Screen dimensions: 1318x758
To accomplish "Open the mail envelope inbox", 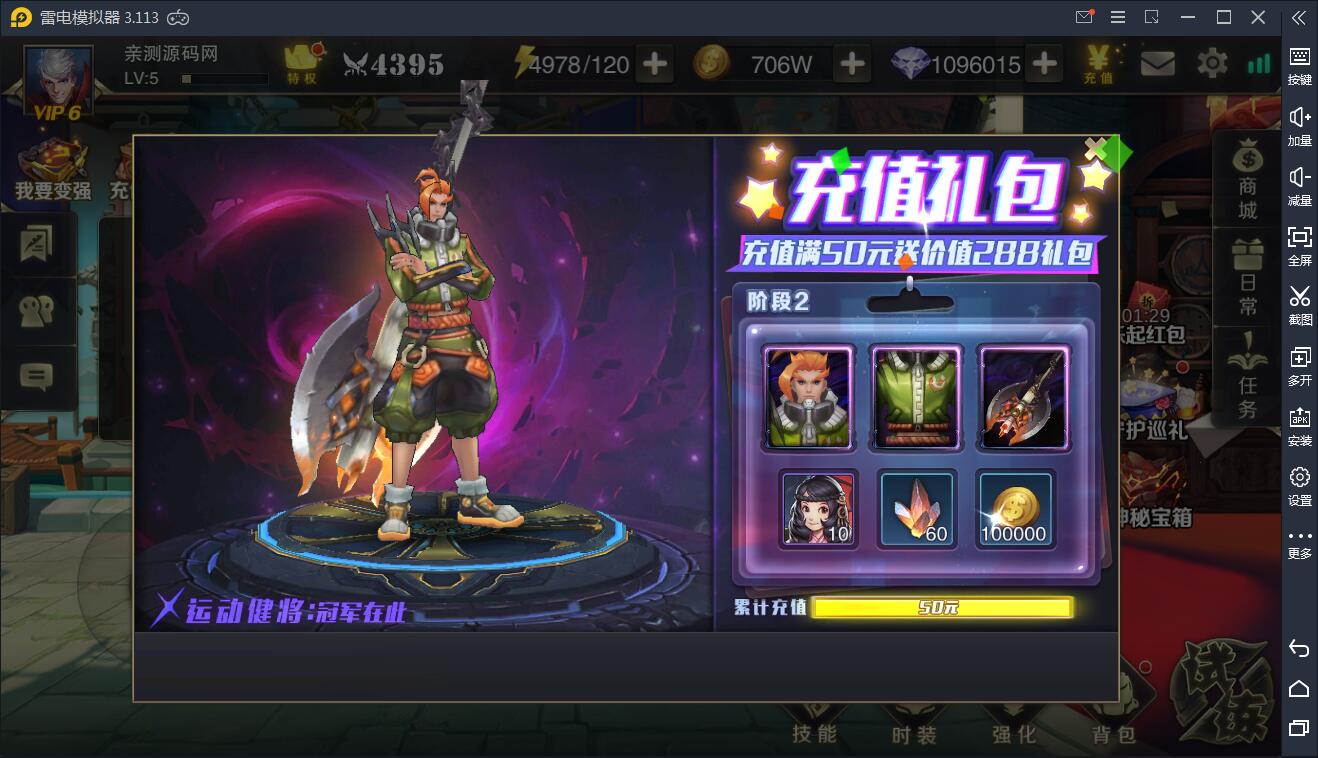I will pyautogui.click(x=1158, y=62).
